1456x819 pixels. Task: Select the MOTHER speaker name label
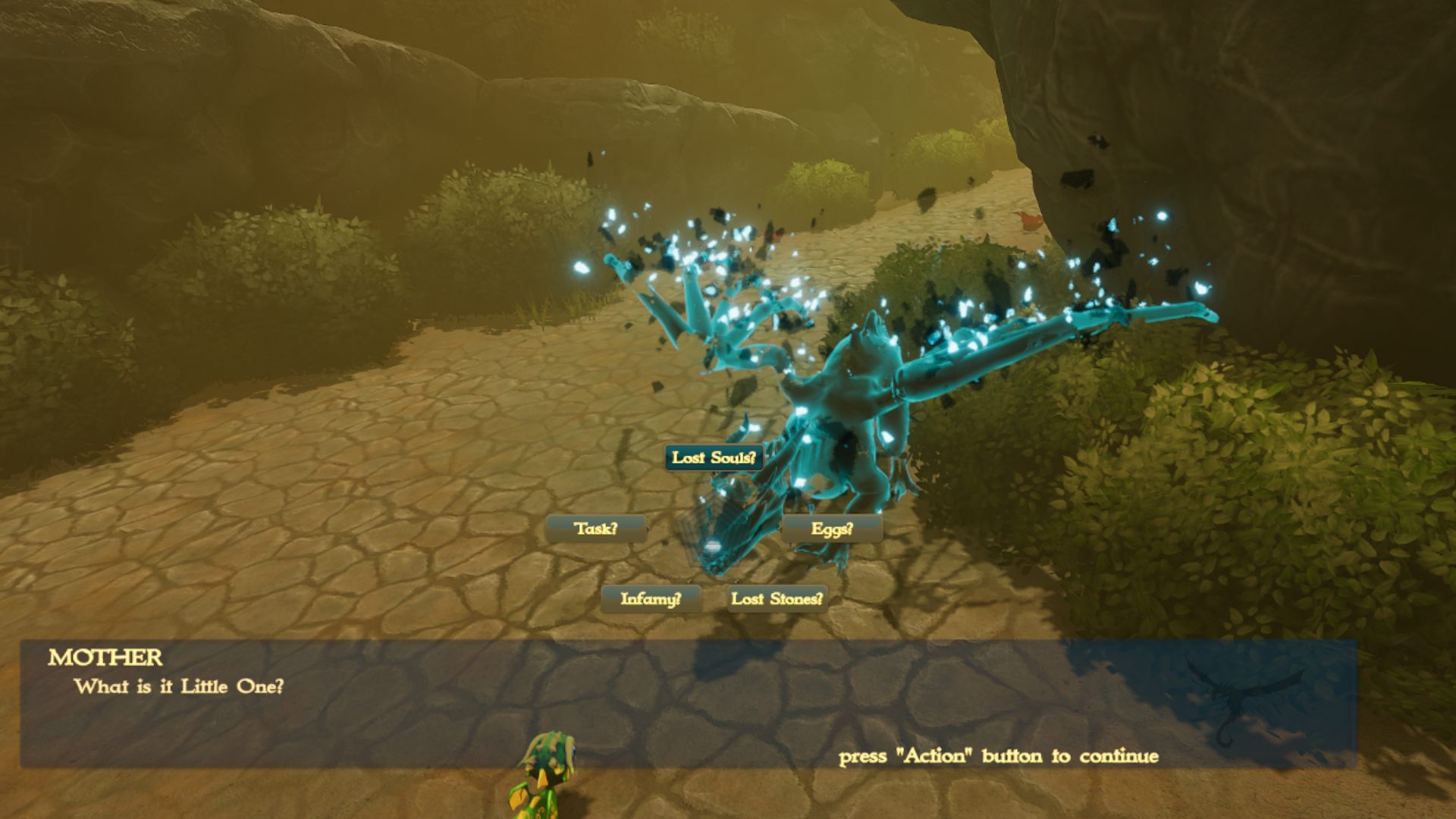click(x=105, y=658)
